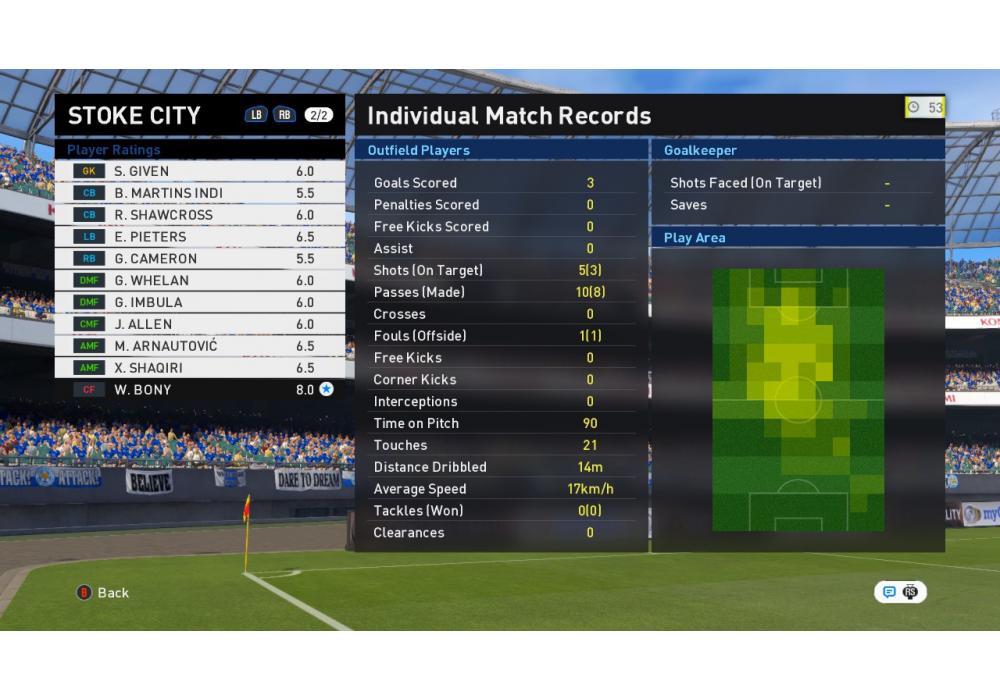Select M. Arnautović in the list

200,346
